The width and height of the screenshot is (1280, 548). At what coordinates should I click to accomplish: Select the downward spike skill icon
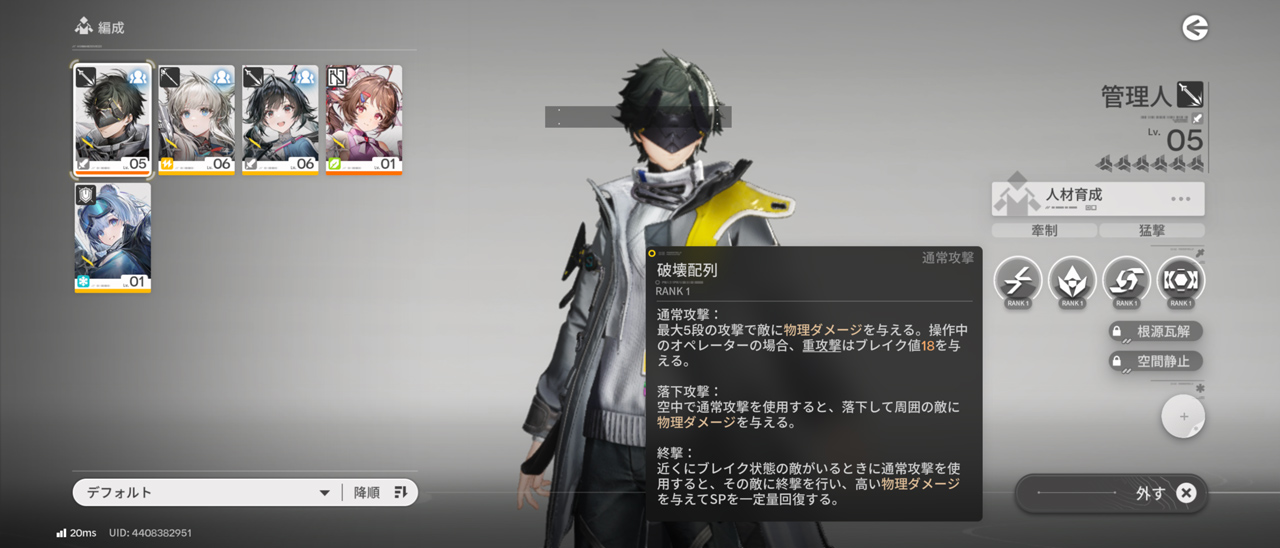1072,280
